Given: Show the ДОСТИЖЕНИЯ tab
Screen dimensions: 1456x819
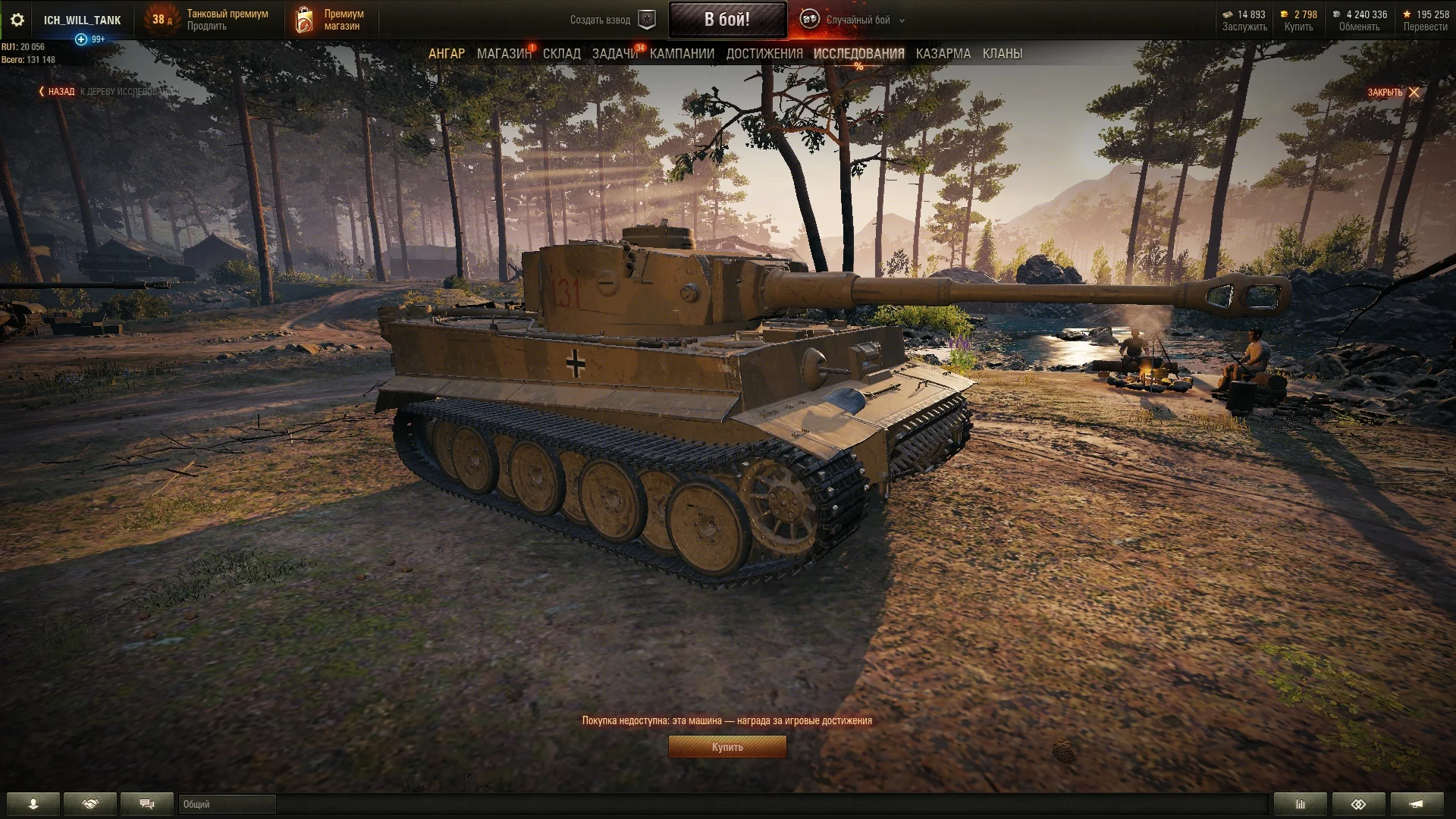Looking at the screenshot, I should [764, 54].
